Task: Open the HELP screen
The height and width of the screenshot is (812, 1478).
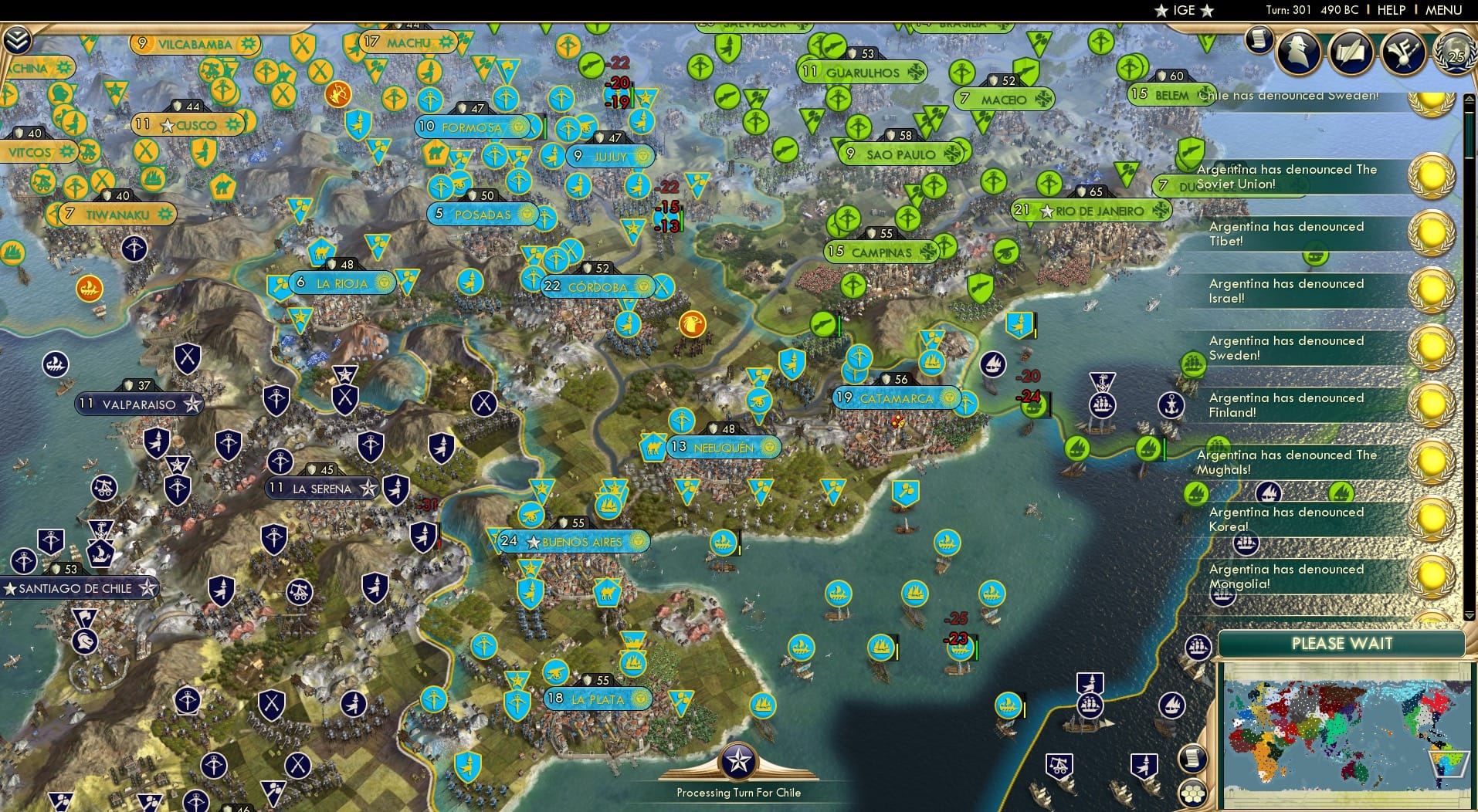Action: pos(1390,10)
